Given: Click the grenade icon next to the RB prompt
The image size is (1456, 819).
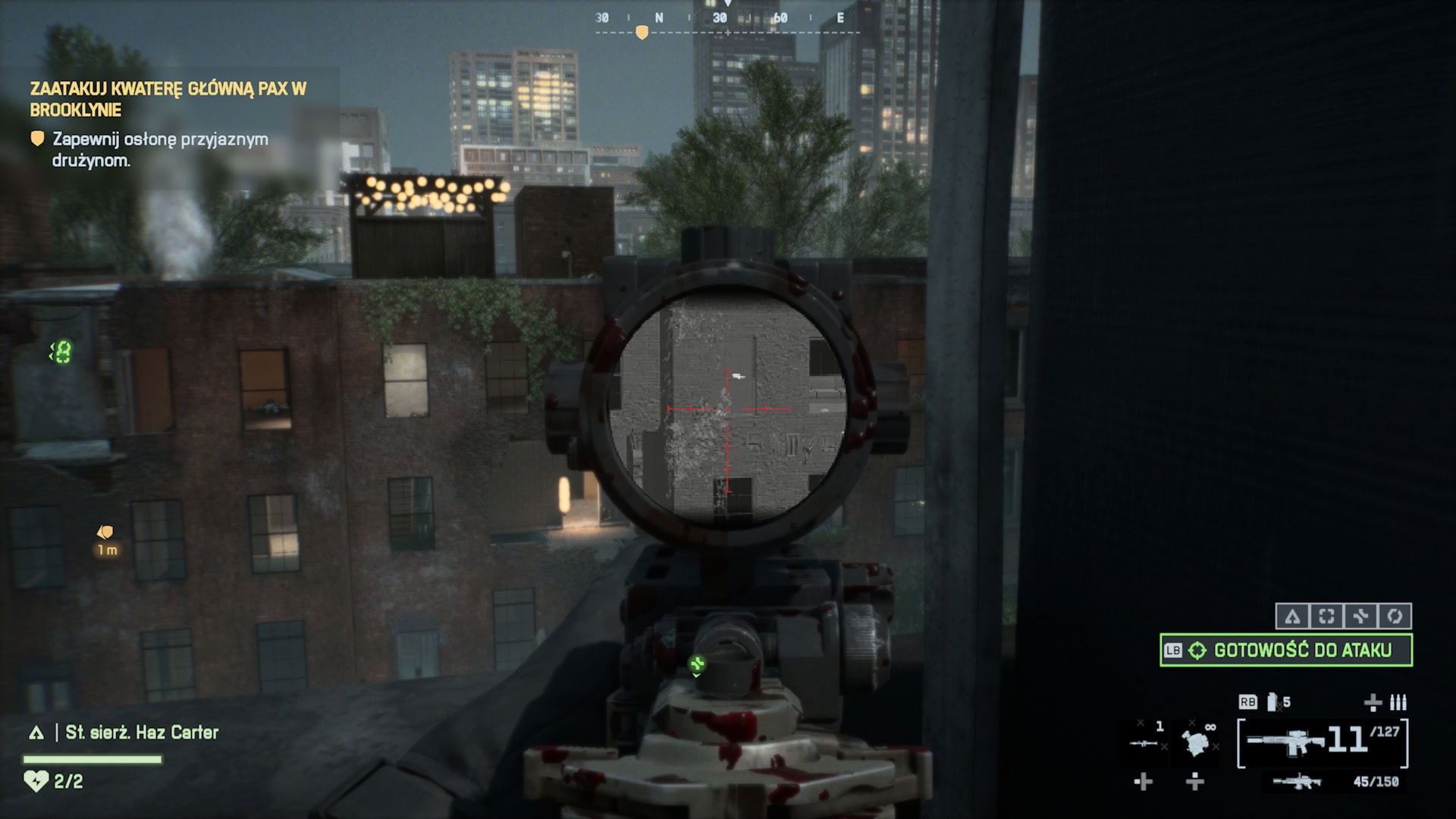Looking at the screenshot, I should pyautogui.click(x=1272, y=703).
